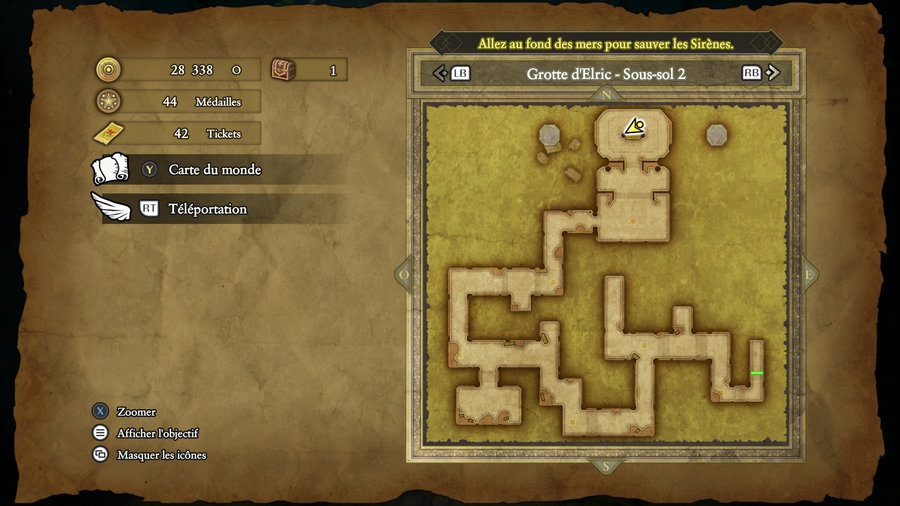Select the Téléportation option

tap(207, 209)
